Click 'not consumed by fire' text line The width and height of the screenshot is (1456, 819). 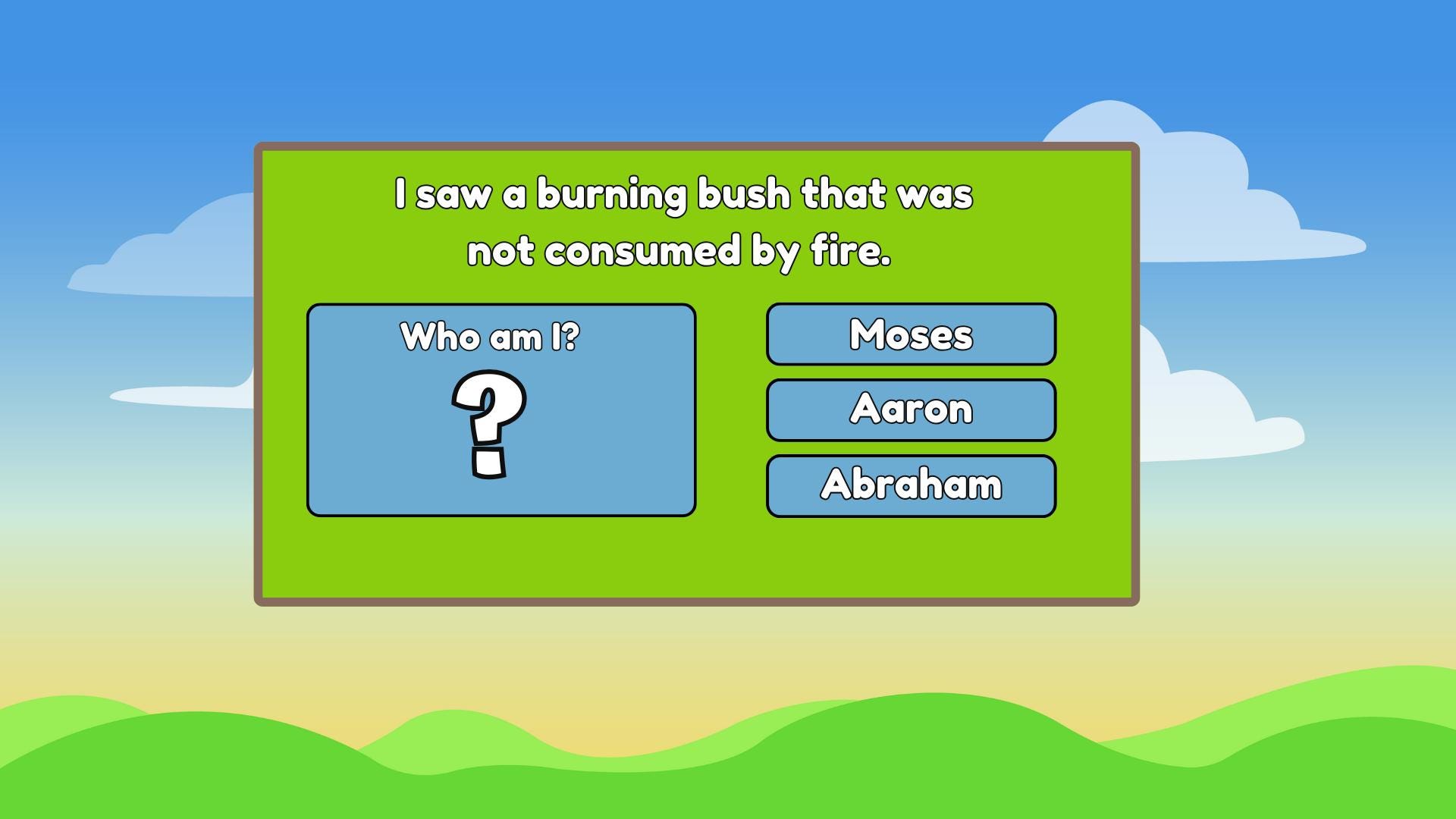pyautogui.click(x=681, y=250)
